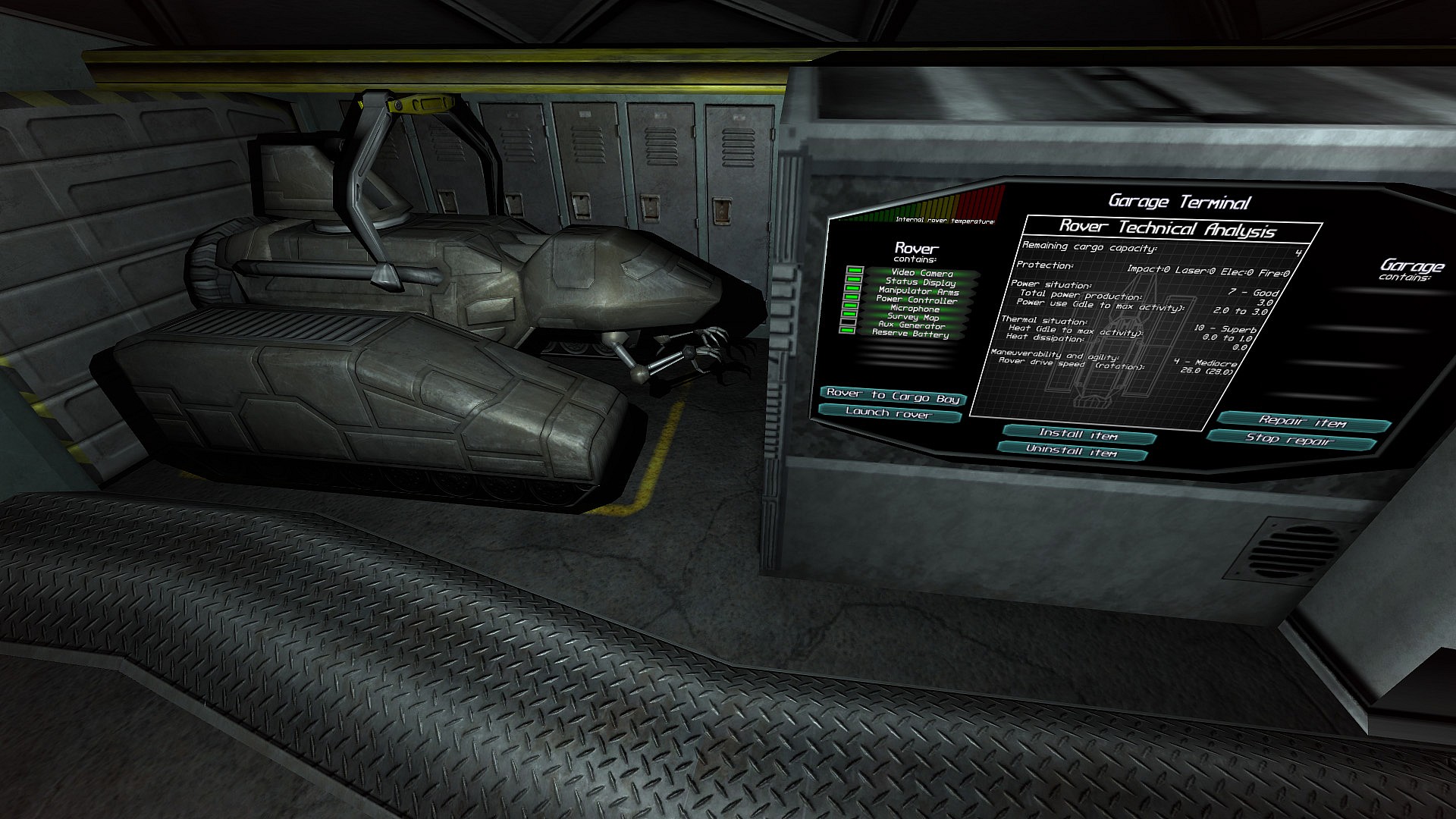The width and height of the screenshot is (1456, 819).
Task: Select Video Camera in rover contents
Action: coord(922,273)
